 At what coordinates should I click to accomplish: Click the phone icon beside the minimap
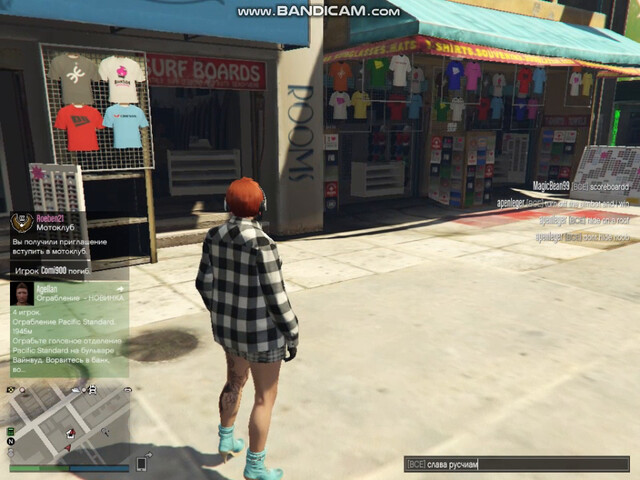coord(141,464)
